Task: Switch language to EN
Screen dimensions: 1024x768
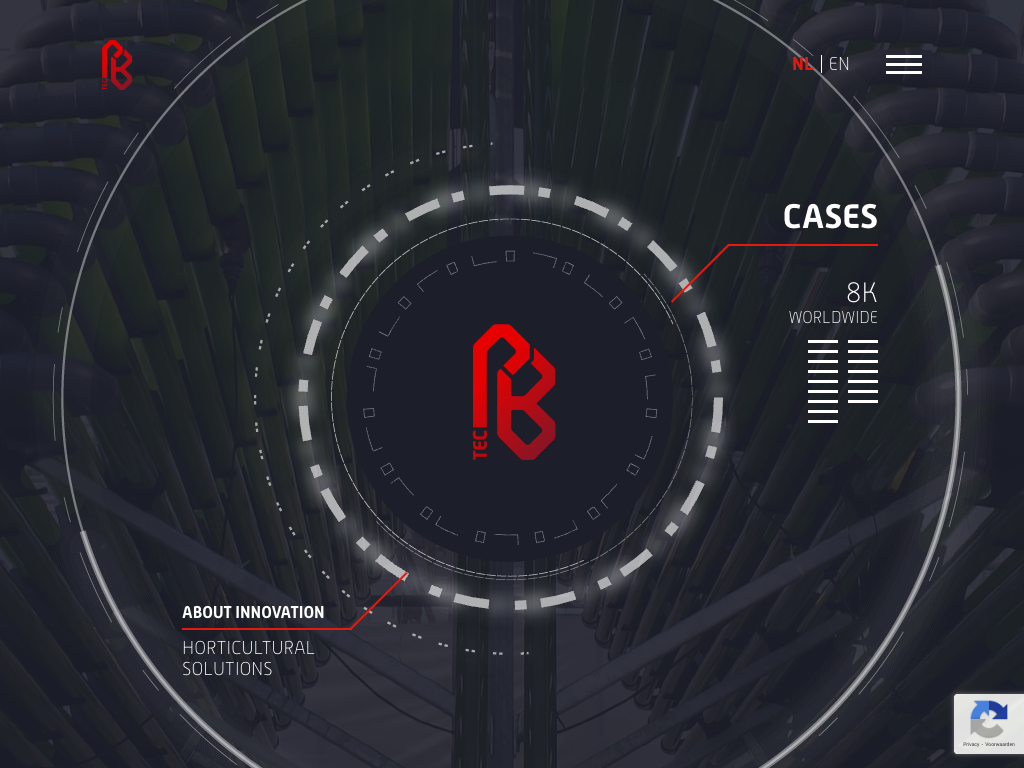Action: pos(839,64)
